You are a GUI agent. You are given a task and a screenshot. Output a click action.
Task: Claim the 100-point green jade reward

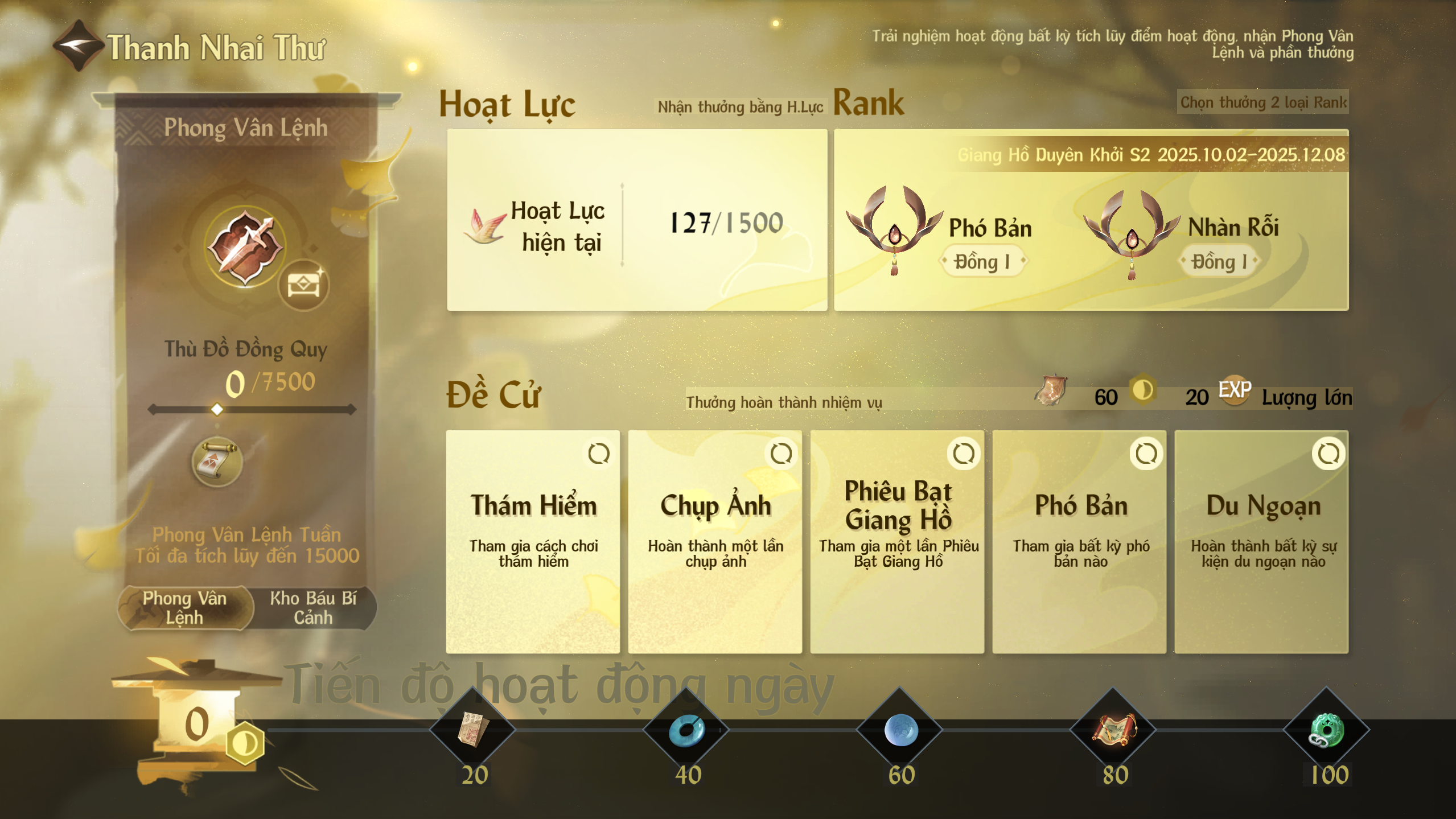point(1326,729)
